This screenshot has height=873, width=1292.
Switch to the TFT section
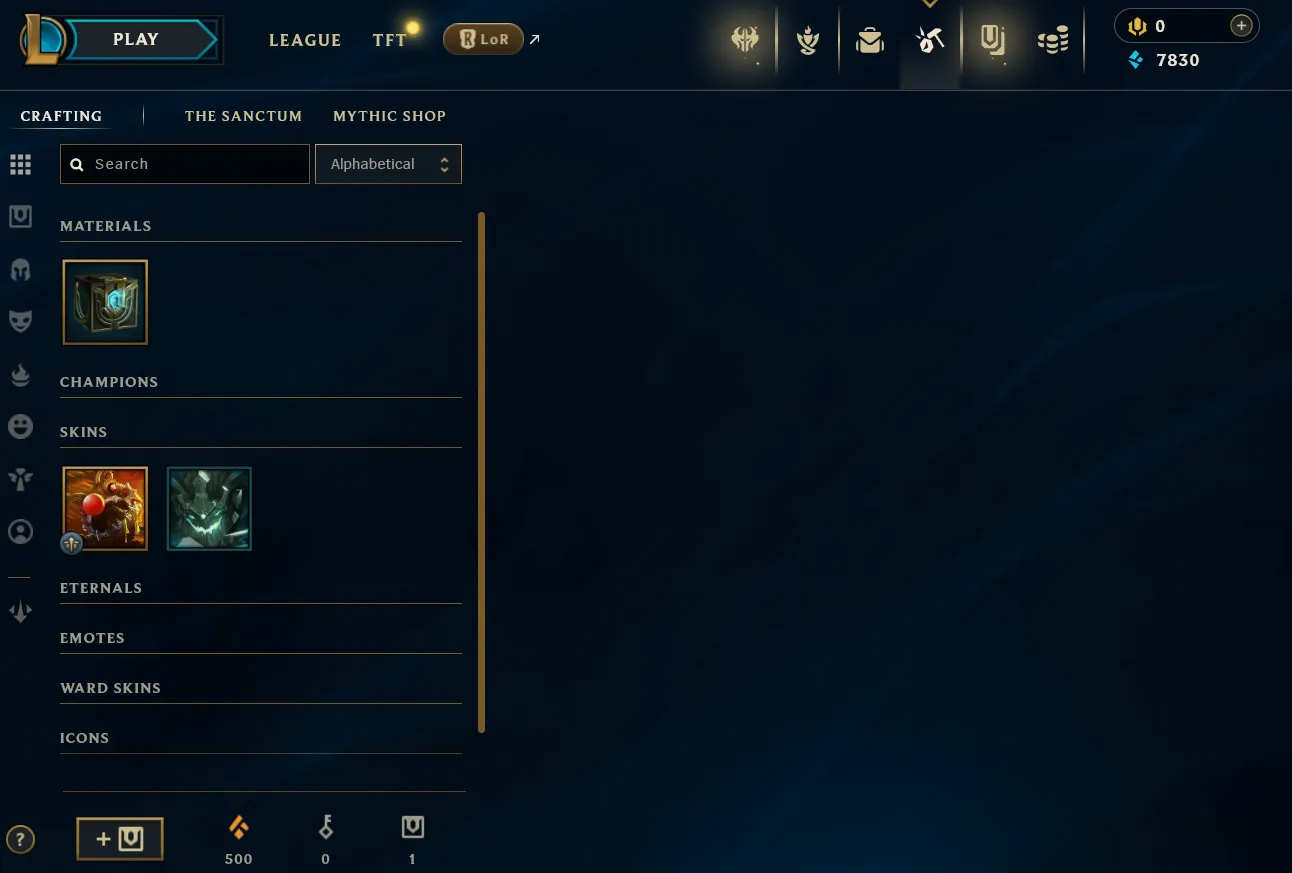pos(389,40)
